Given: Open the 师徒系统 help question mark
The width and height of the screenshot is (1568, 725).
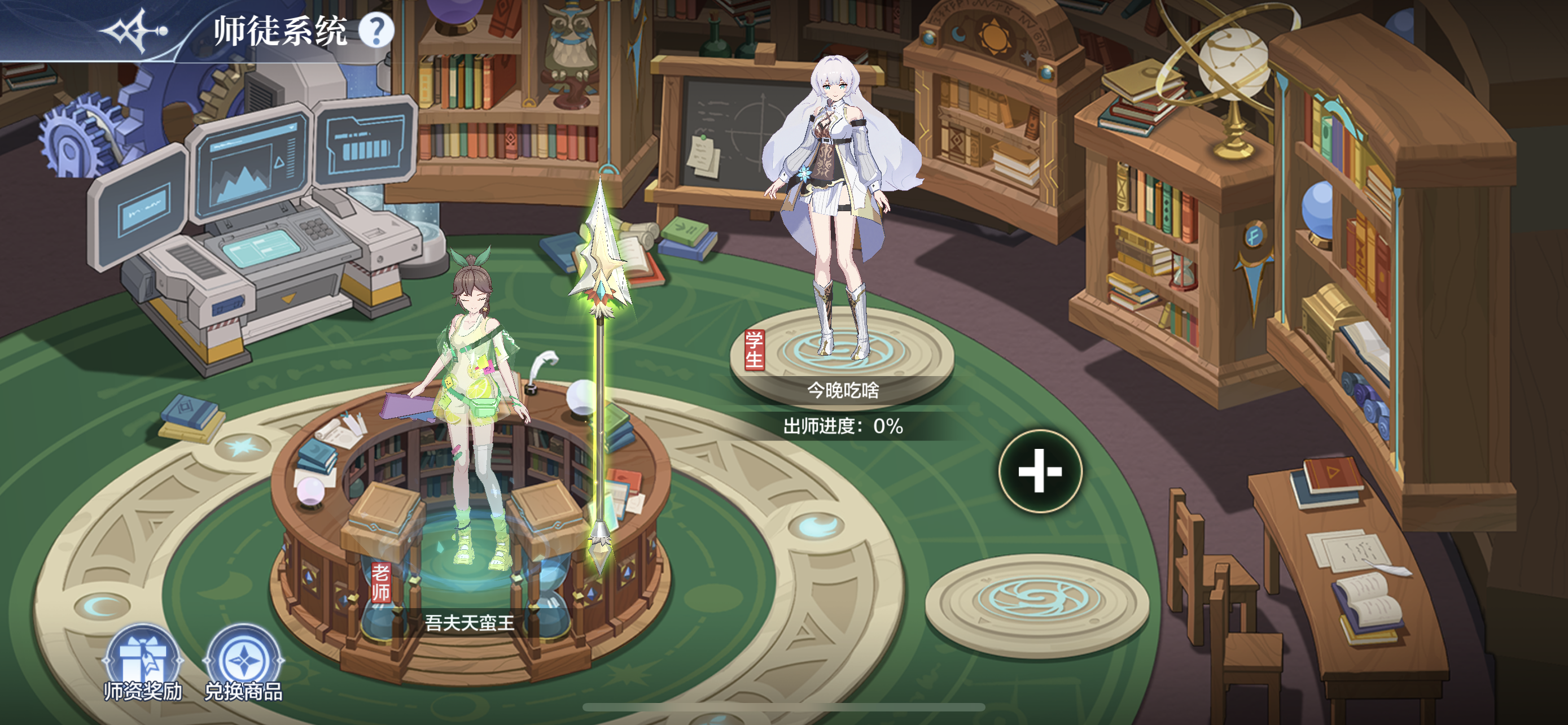Looking at the screenshot, I should [376, 30].
